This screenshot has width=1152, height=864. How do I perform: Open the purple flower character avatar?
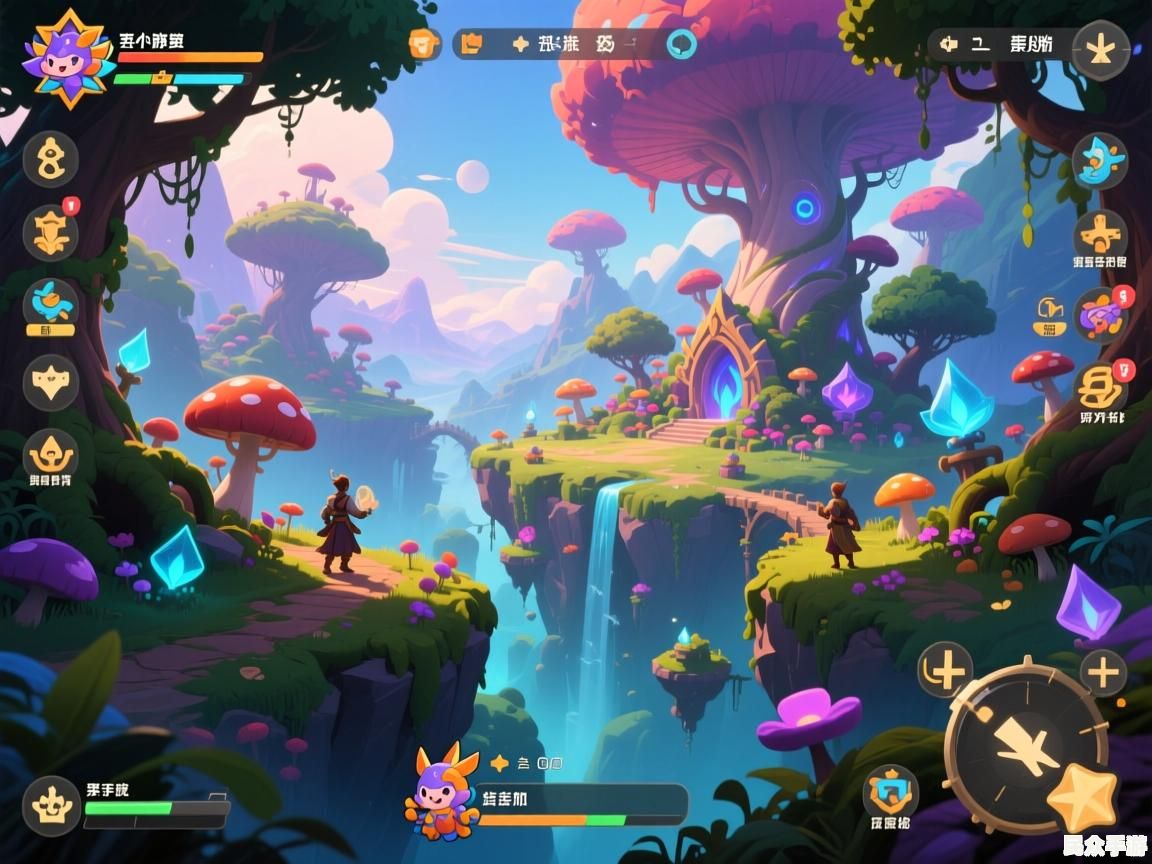tap(68, 58)
